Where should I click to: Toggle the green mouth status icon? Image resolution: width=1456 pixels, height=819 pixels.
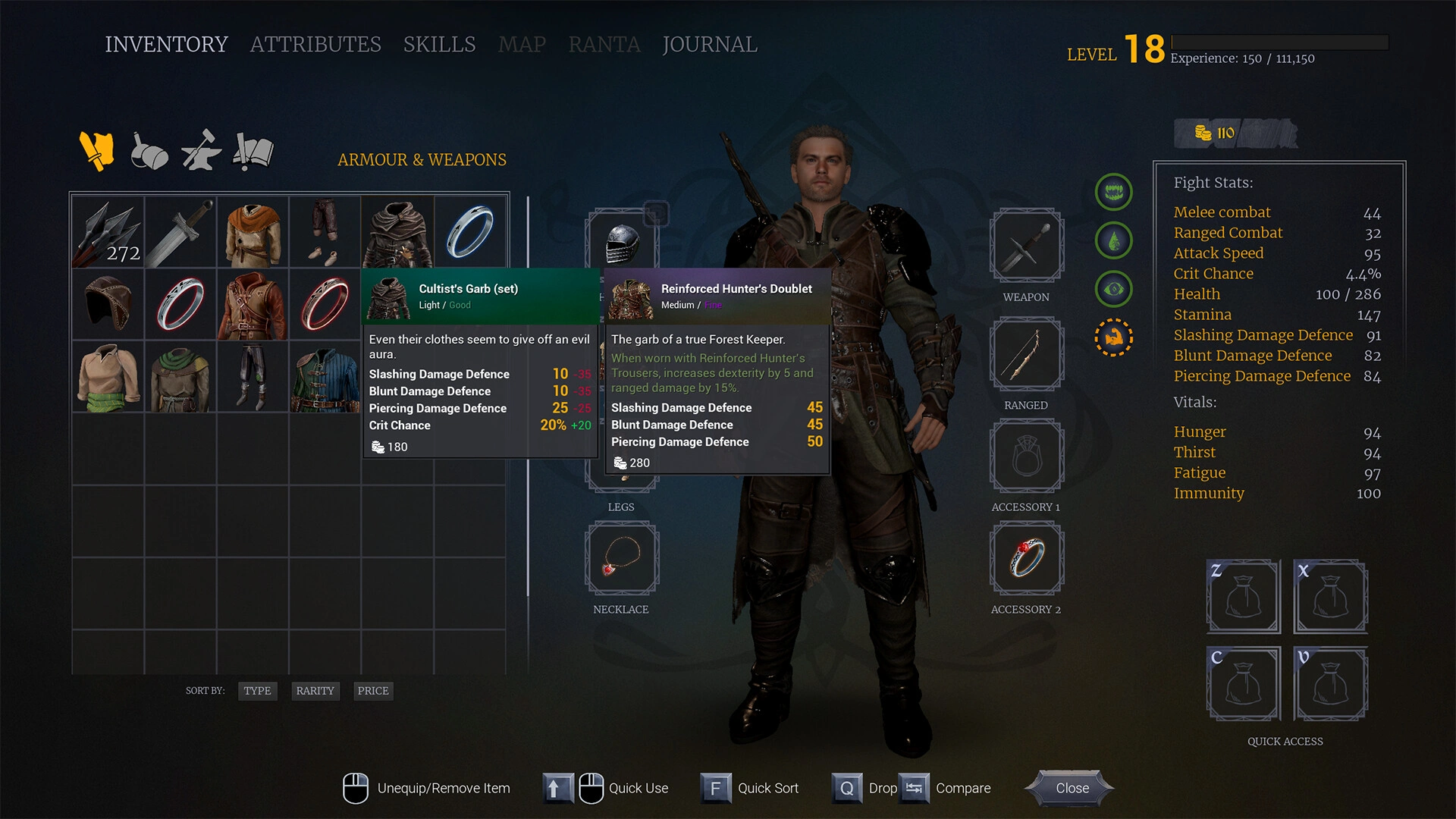[x=1113, y=192]
